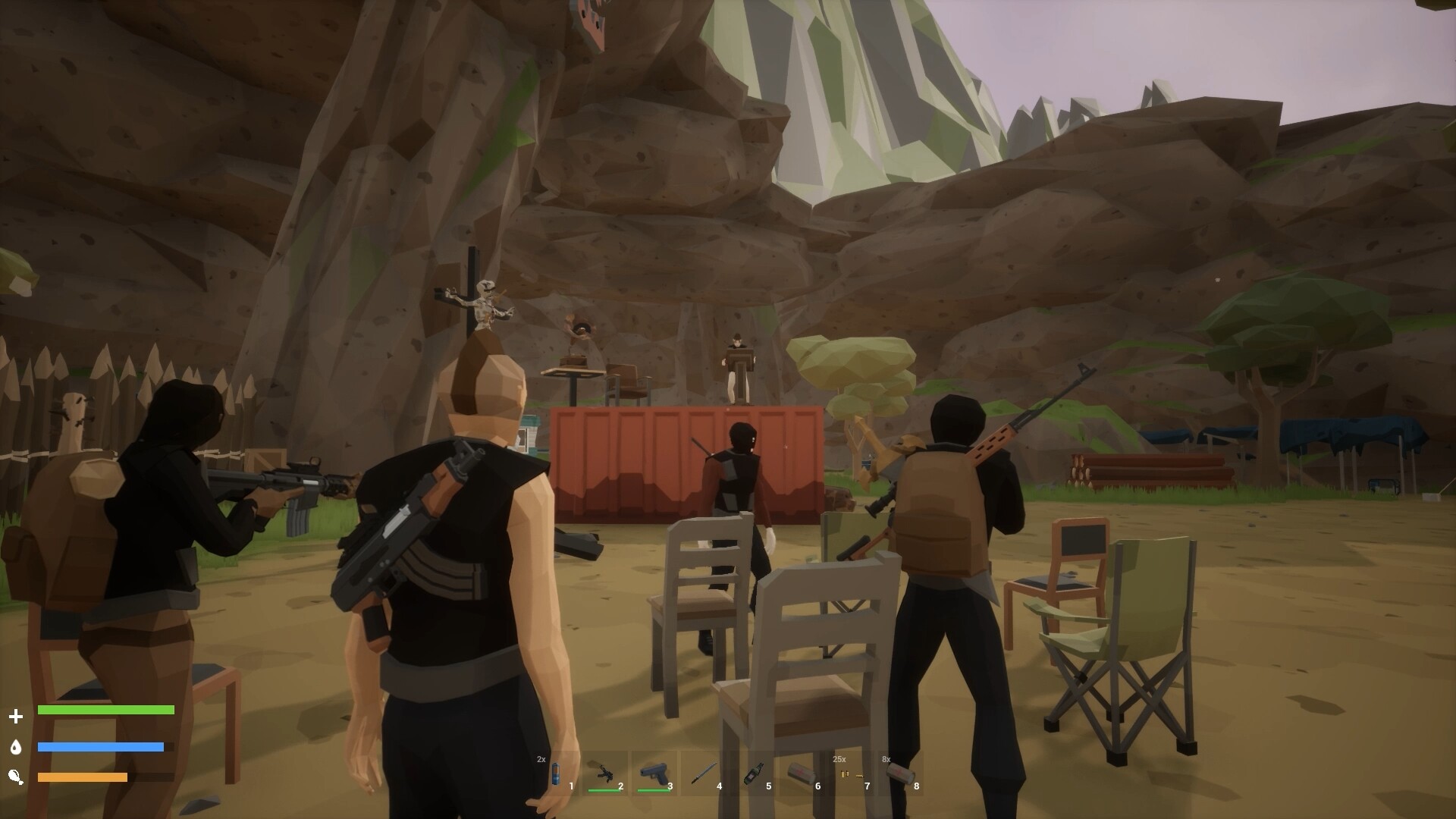Click the 8x count above slot 8
The height and width of the screenshot is (819, 1456).
pyautogui.click(x=886, y=758)
